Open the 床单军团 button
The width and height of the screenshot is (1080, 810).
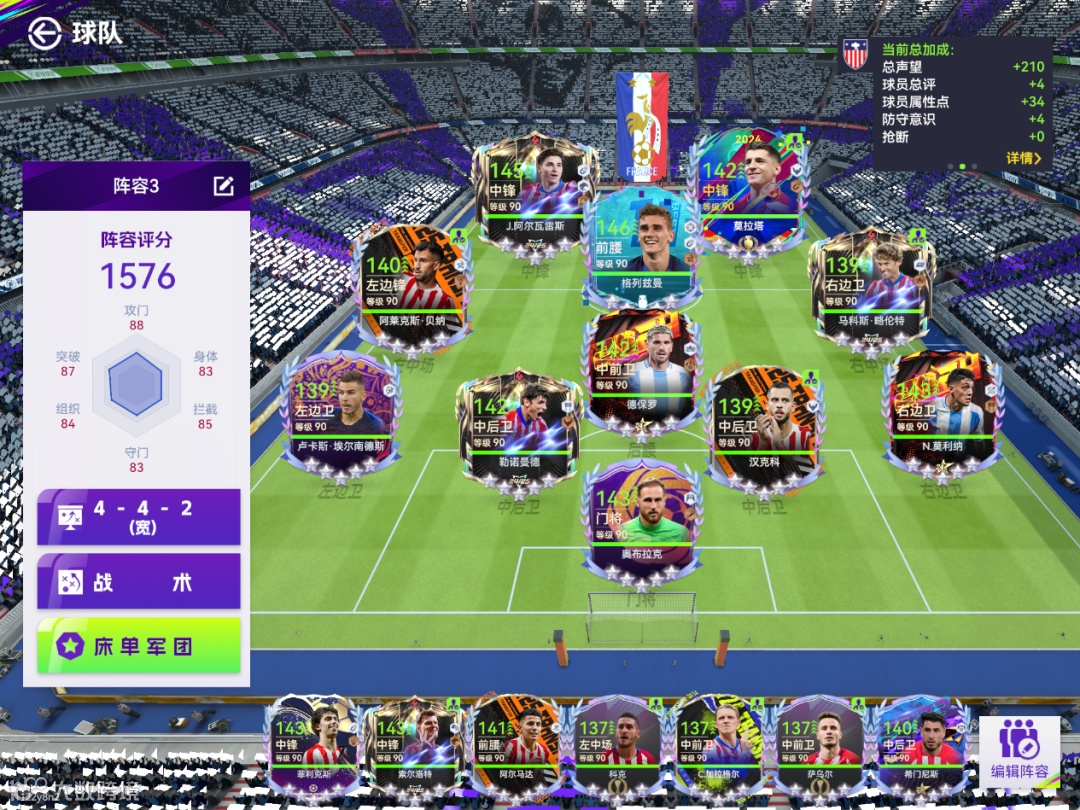pos(139,646)
